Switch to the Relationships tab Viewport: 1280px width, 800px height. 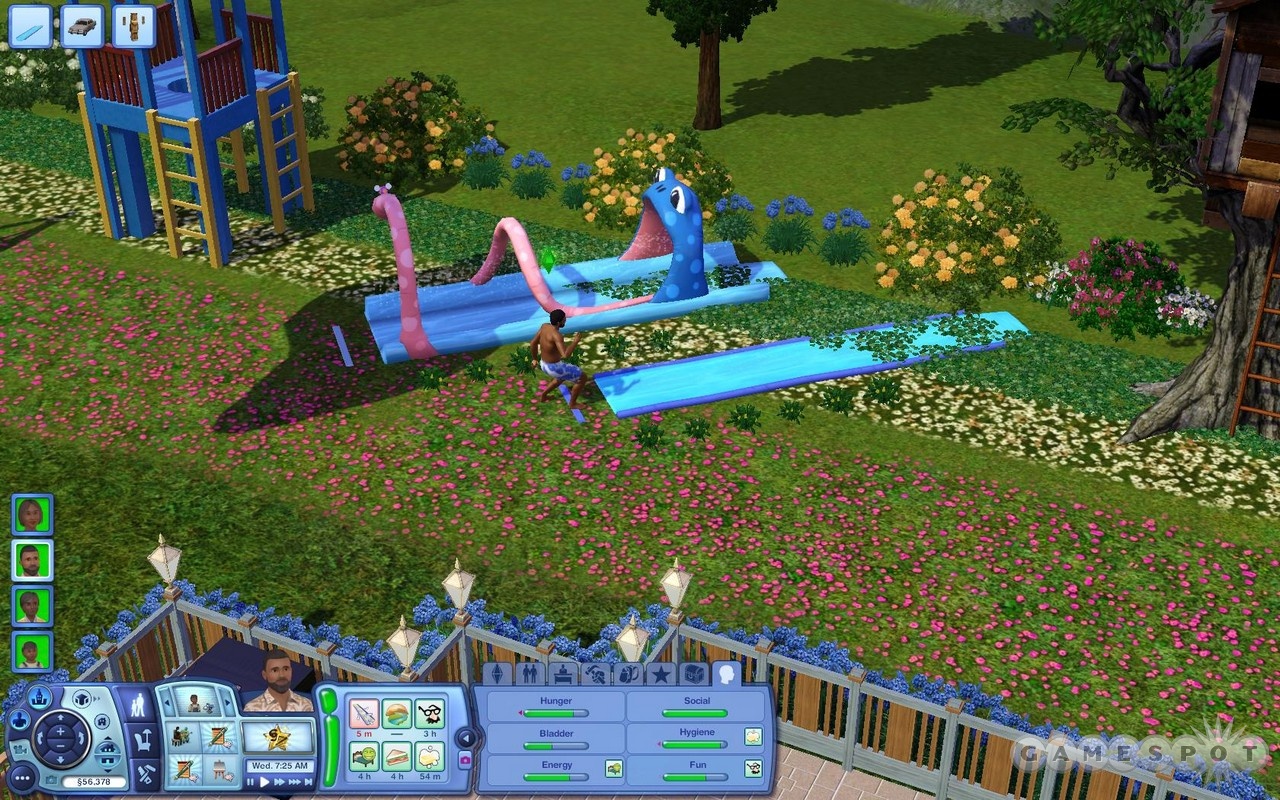530,673
